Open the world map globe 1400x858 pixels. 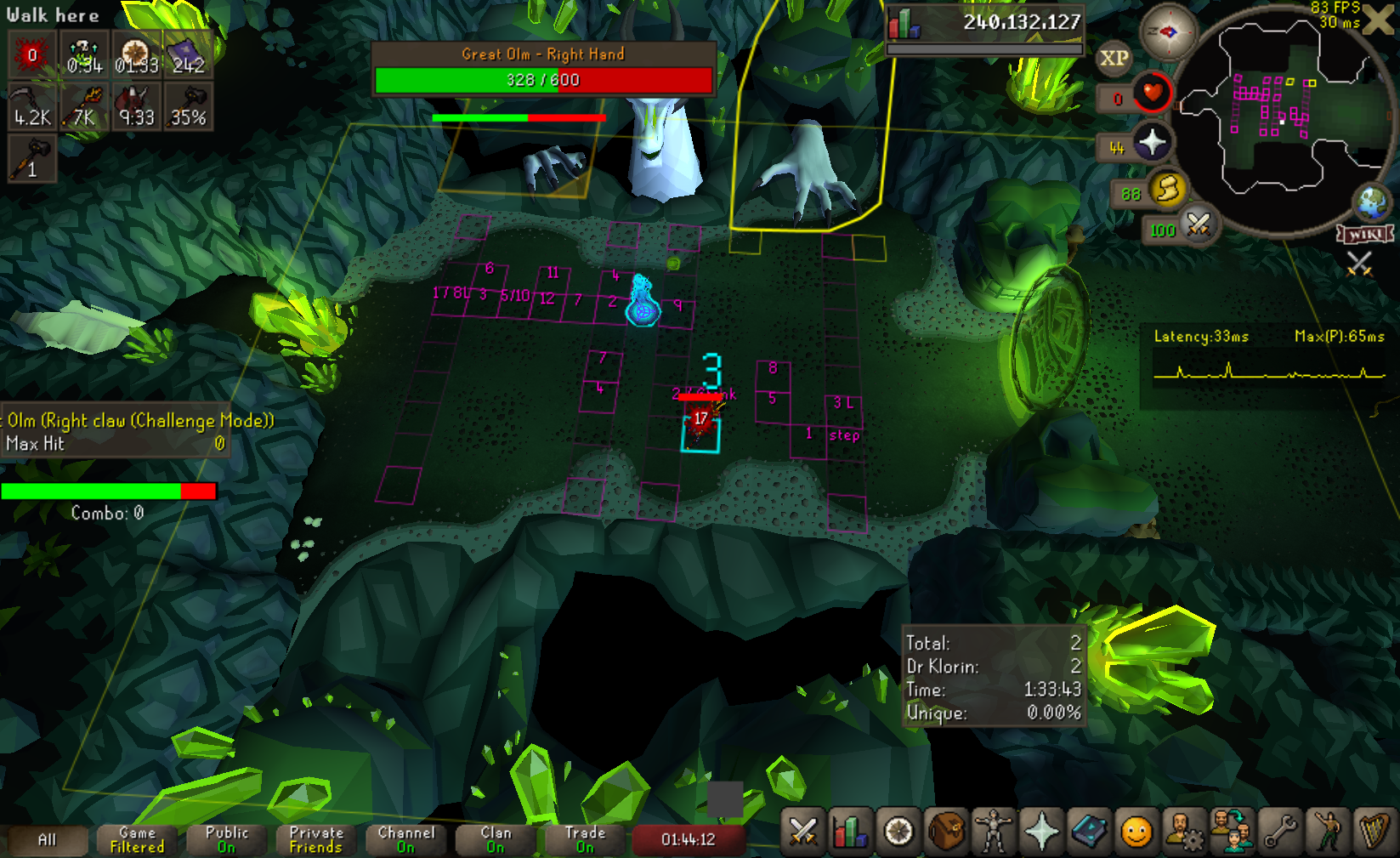1372,202
